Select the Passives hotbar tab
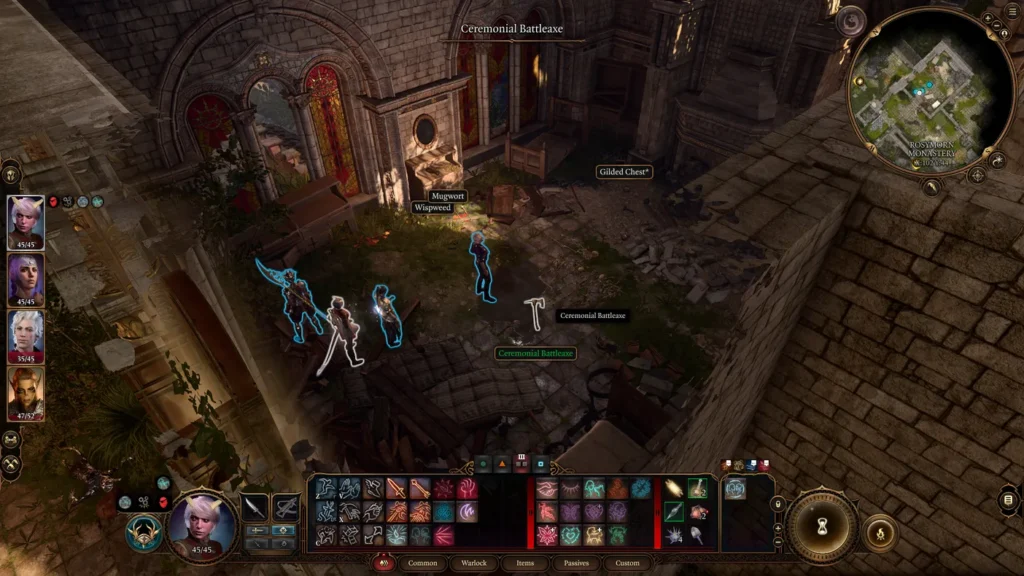Viewport: 1024px width, 576px height. tap(576, 563)
